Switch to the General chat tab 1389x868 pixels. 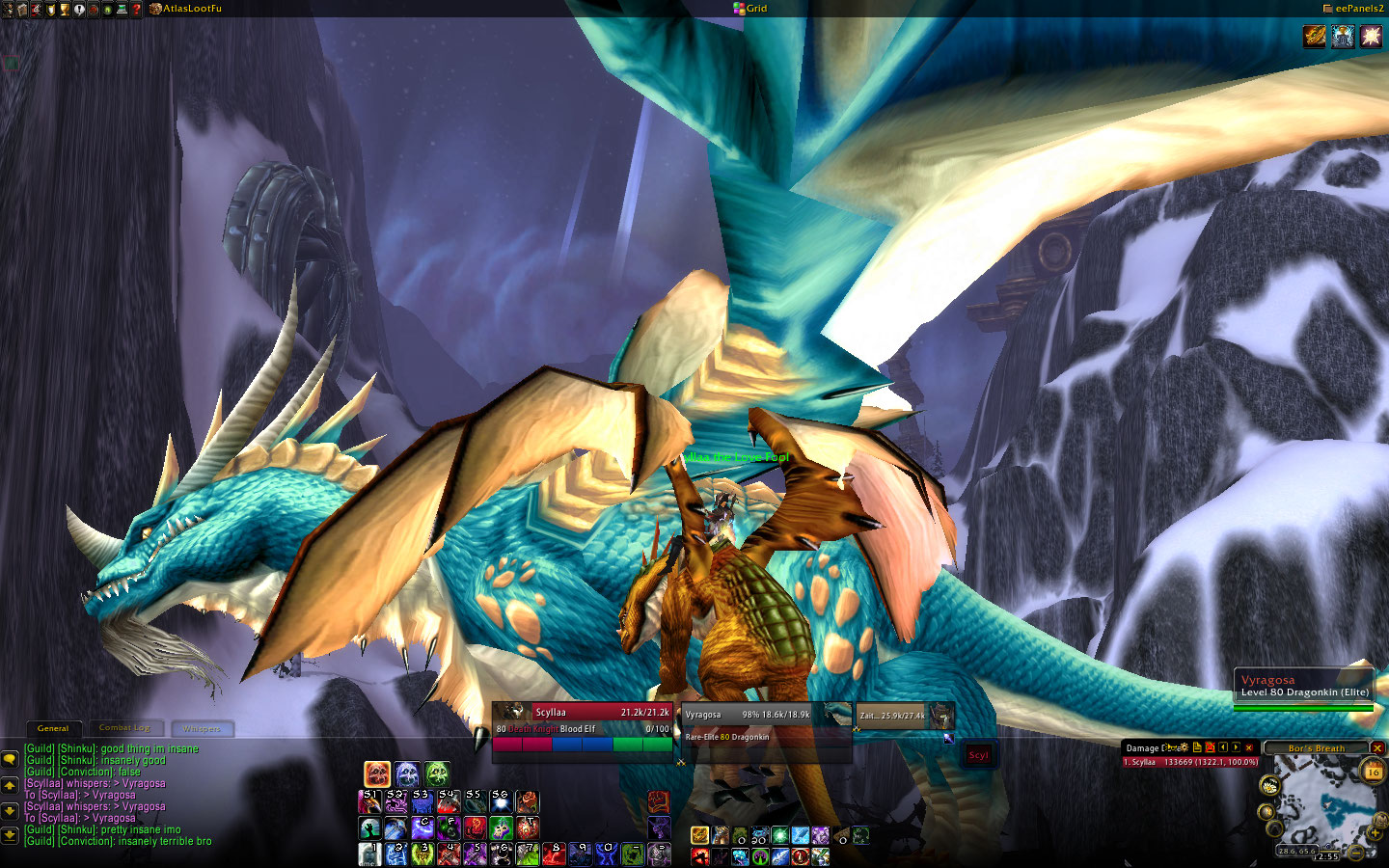(53, 728)
